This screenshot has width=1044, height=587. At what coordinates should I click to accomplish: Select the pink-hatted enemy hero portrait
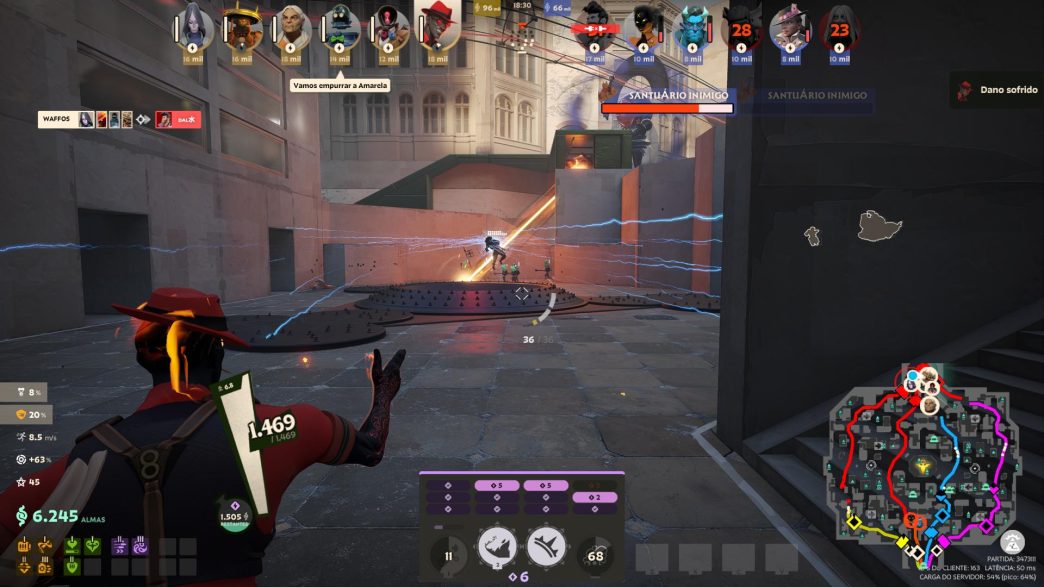pyautogui.click(x=790, y=27)
